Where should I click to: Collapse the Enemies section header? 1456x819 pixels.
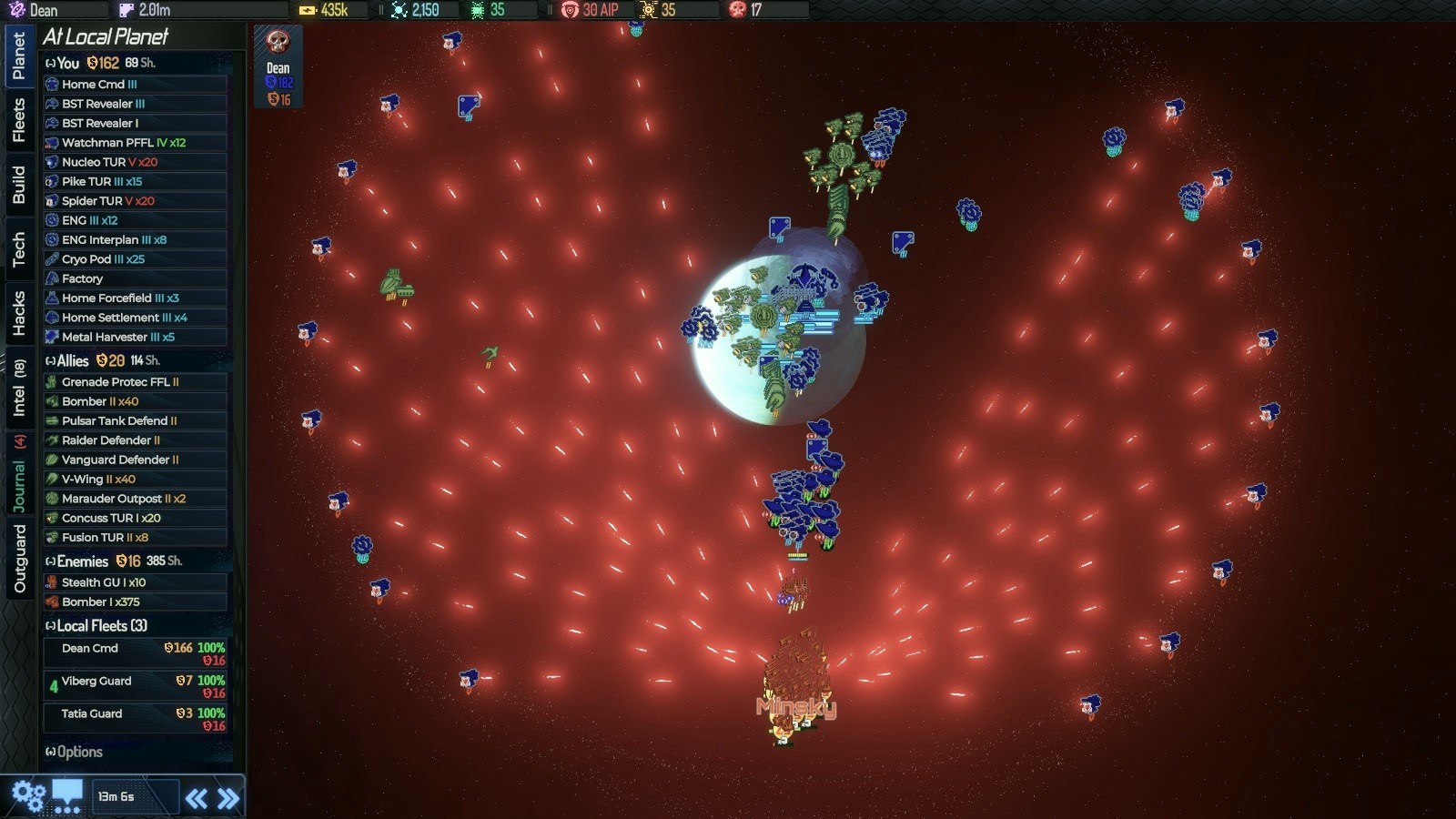click(x=82, y=561)
